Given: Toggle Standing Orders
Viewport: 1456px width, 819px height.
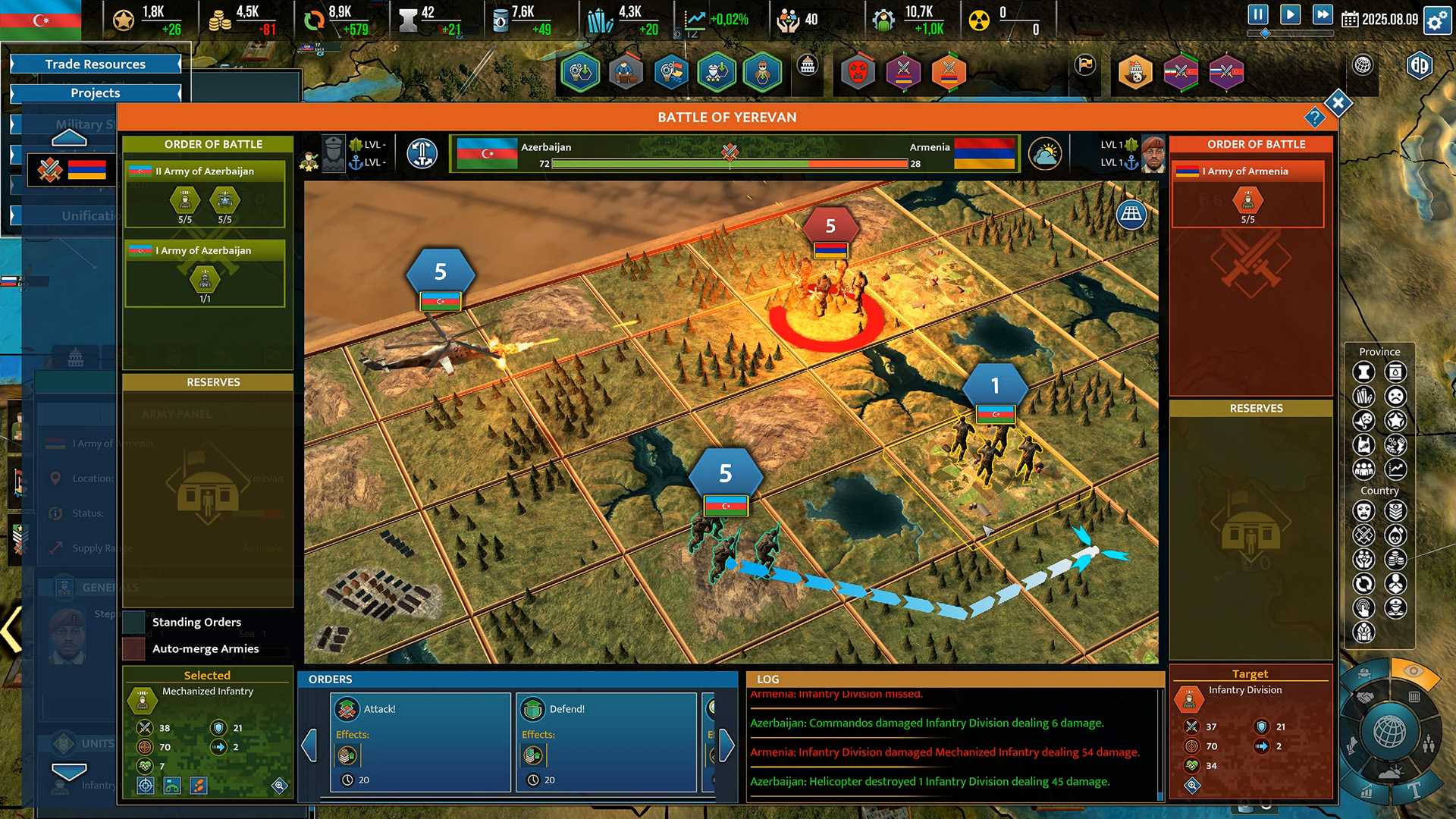Looking at the screenshot, I should pos(135,622).
